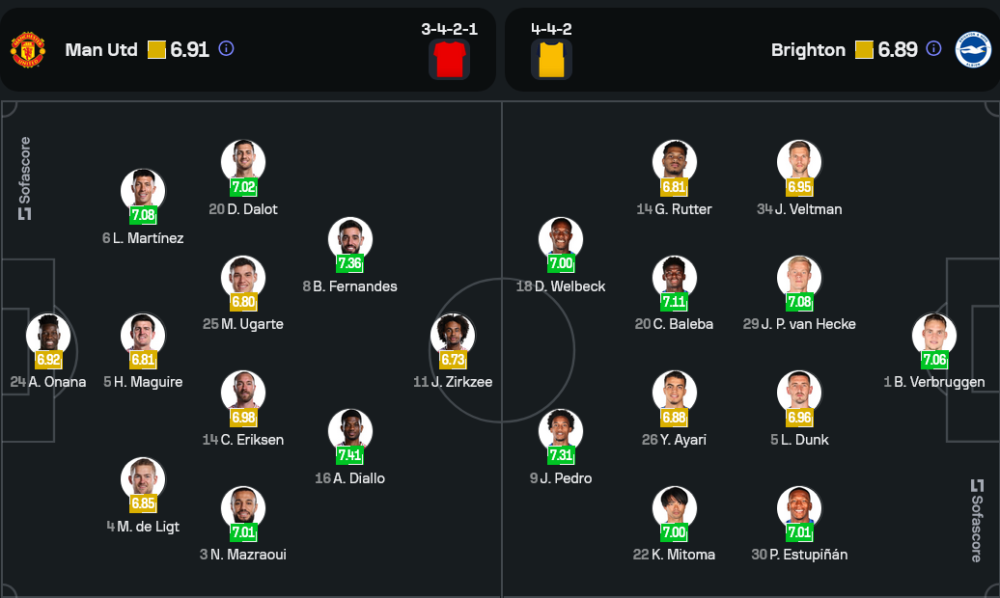
Task: Show Brighton rating info tooltip icon
Action: coord(933,49)
